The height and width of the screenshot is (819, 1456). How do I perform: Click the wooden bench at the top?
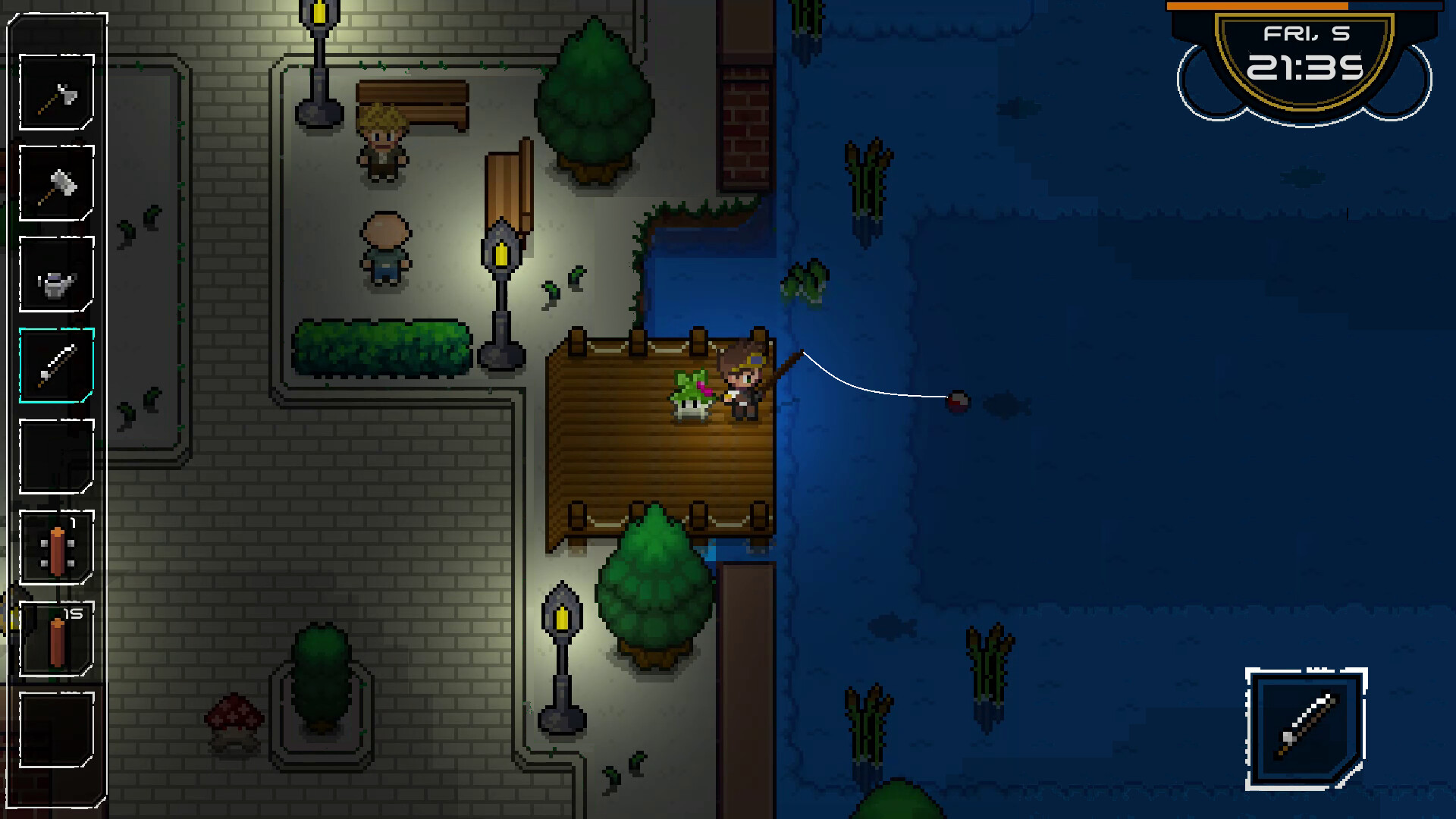pyautogui.click(x=413, y=101)
